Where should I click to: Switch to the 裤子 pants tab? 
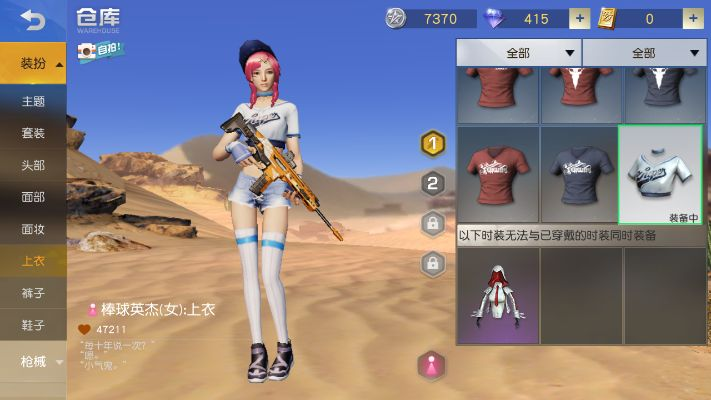pyautogui.click(x=33, y=293)
